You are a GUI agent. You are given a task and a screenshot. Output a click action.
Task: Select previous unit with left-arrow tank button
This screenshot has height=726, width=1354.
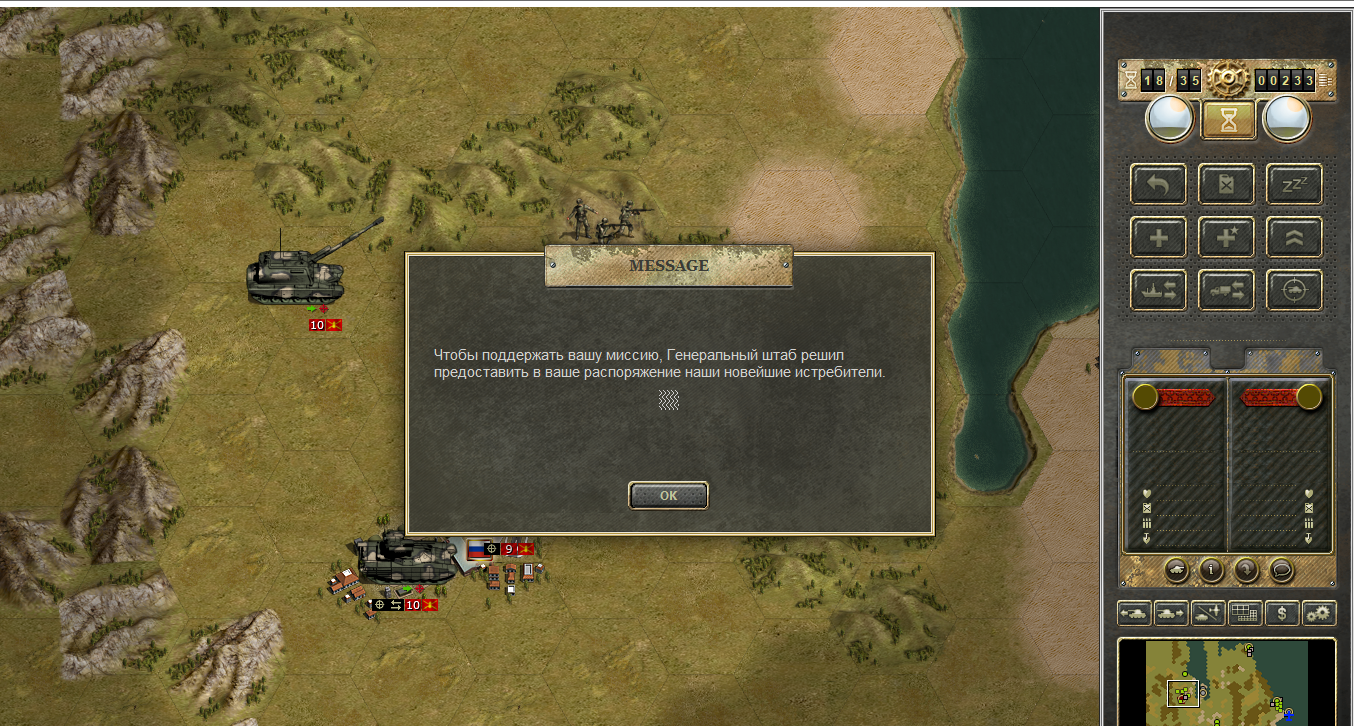1135,613
